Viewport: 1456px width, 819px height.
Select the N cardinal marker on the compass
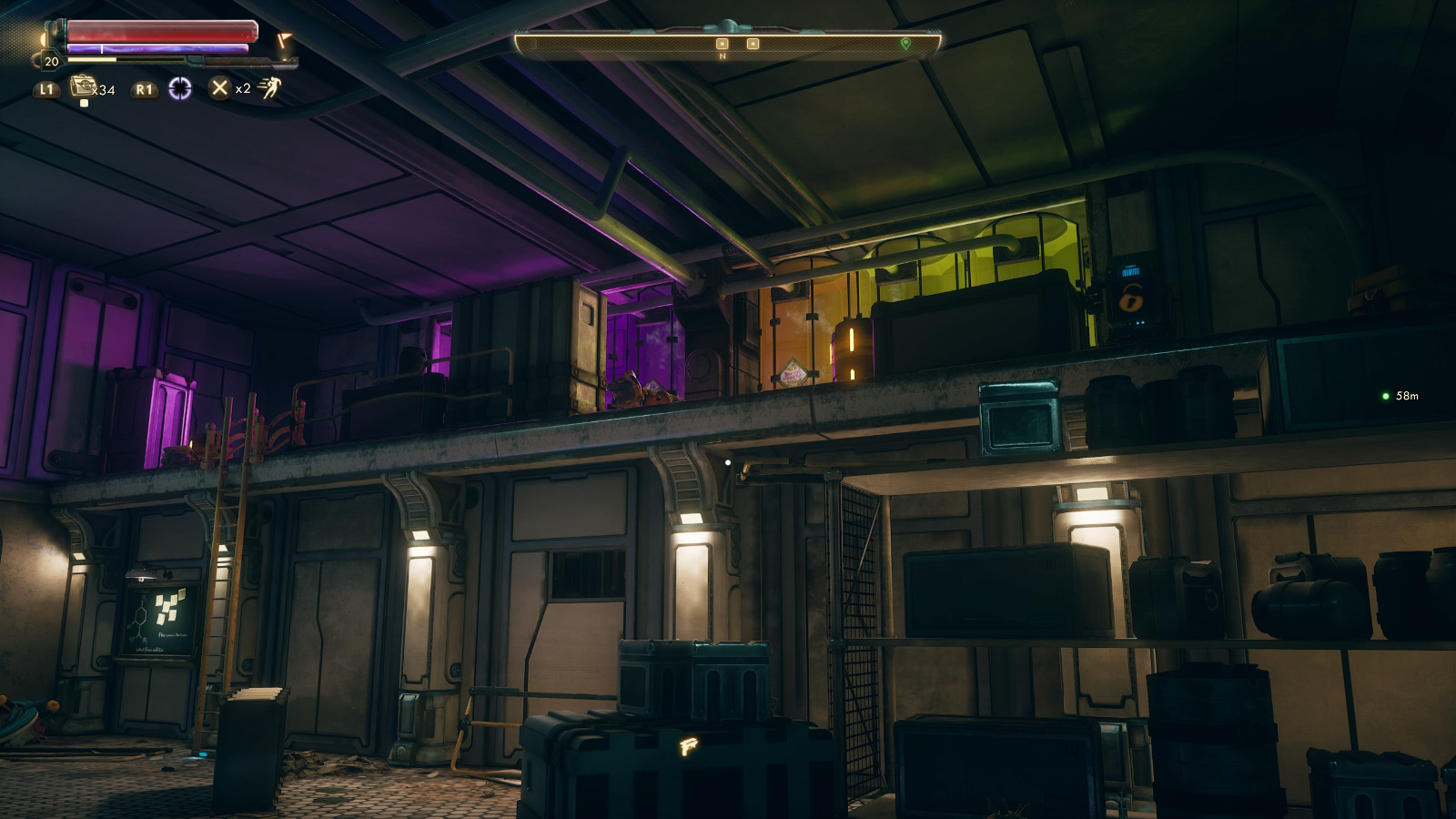coord(721,56)
